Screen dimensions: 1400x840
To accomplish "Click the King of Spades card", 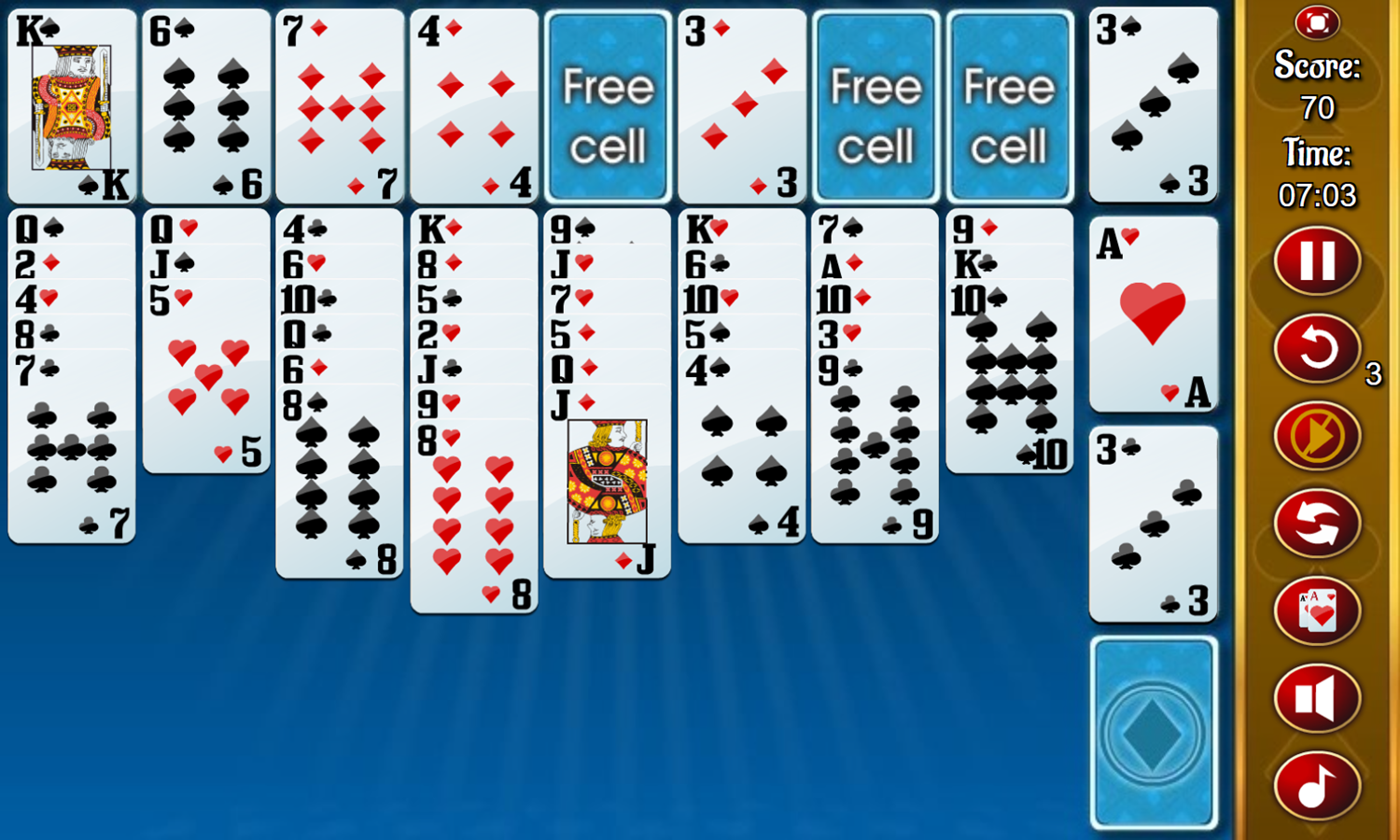I will (72, 103).
